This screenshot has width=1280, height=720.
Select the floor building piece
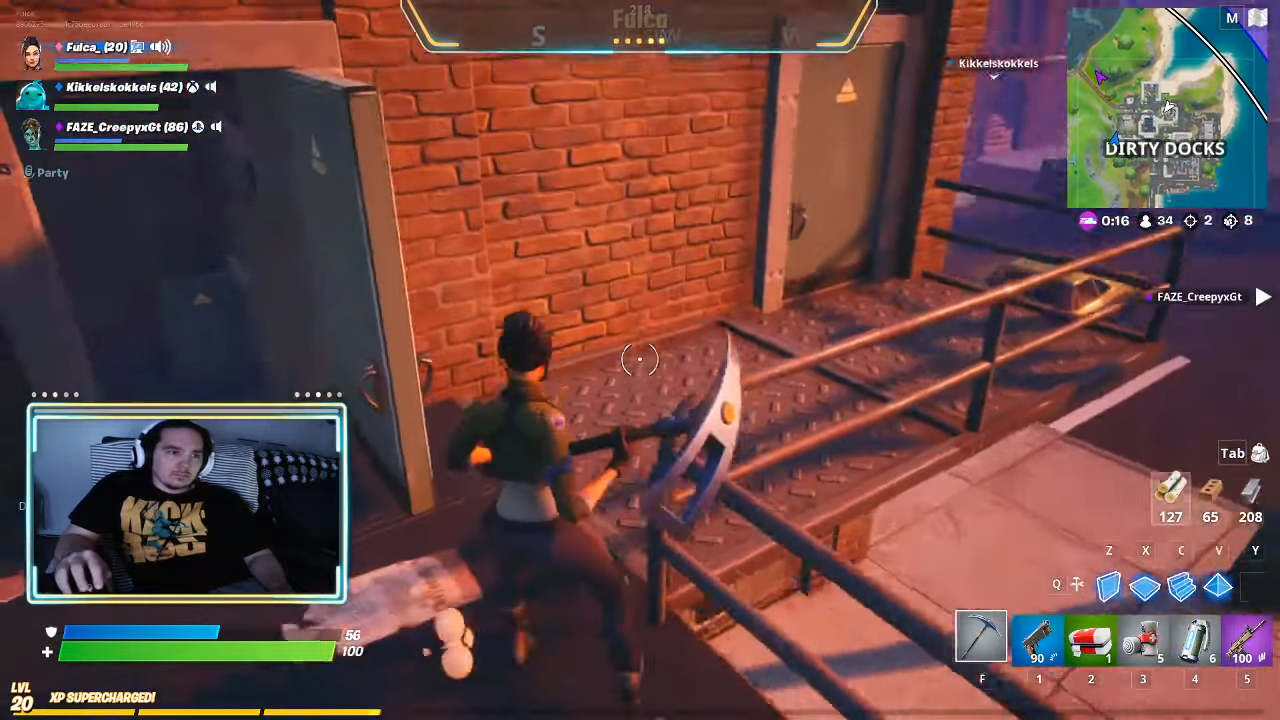[x=1145, y=587]
